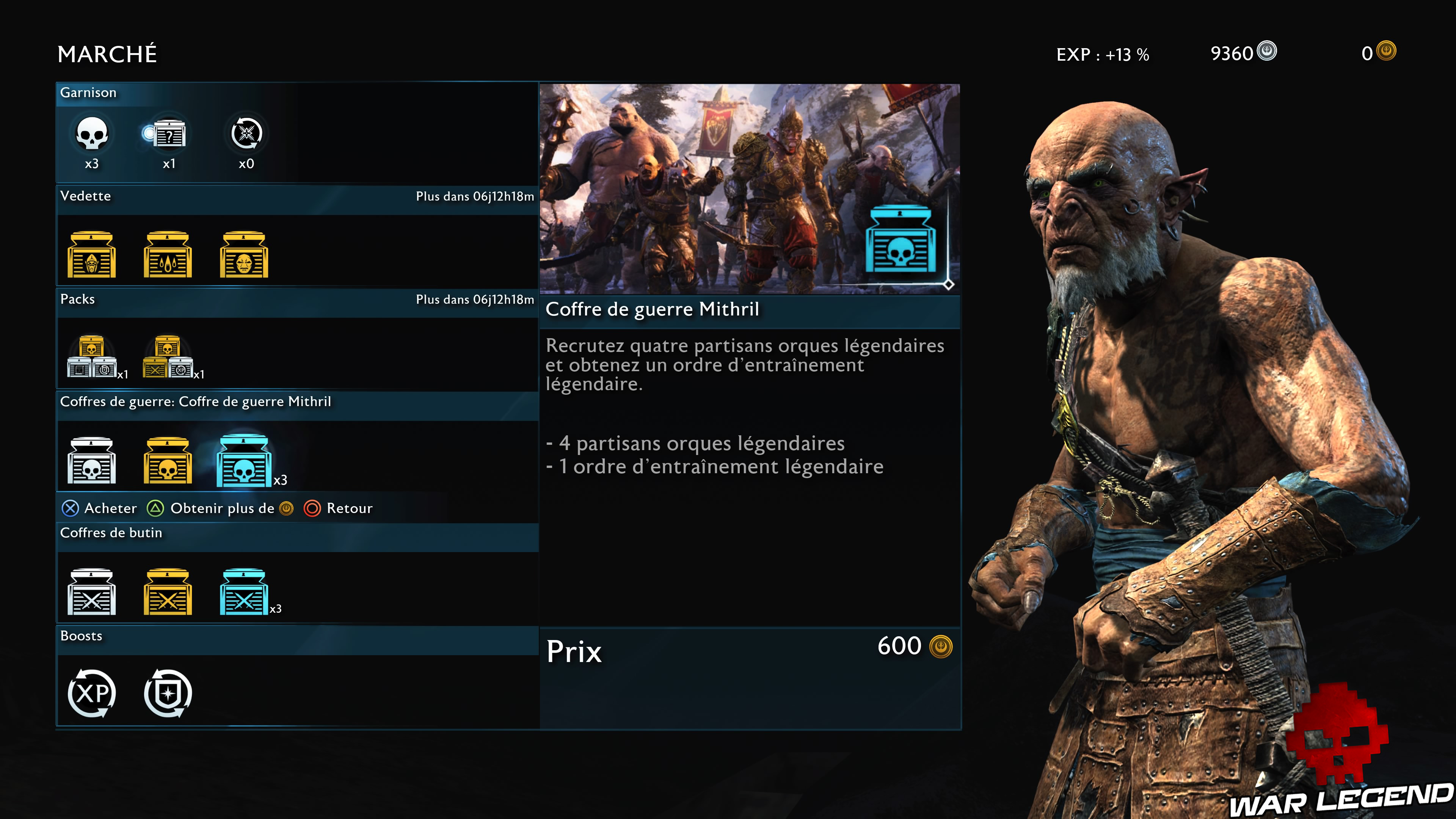The image size is (1456, 819).
Task: Choose the gold Vedette chest with orc face
Action: (244, 255)
